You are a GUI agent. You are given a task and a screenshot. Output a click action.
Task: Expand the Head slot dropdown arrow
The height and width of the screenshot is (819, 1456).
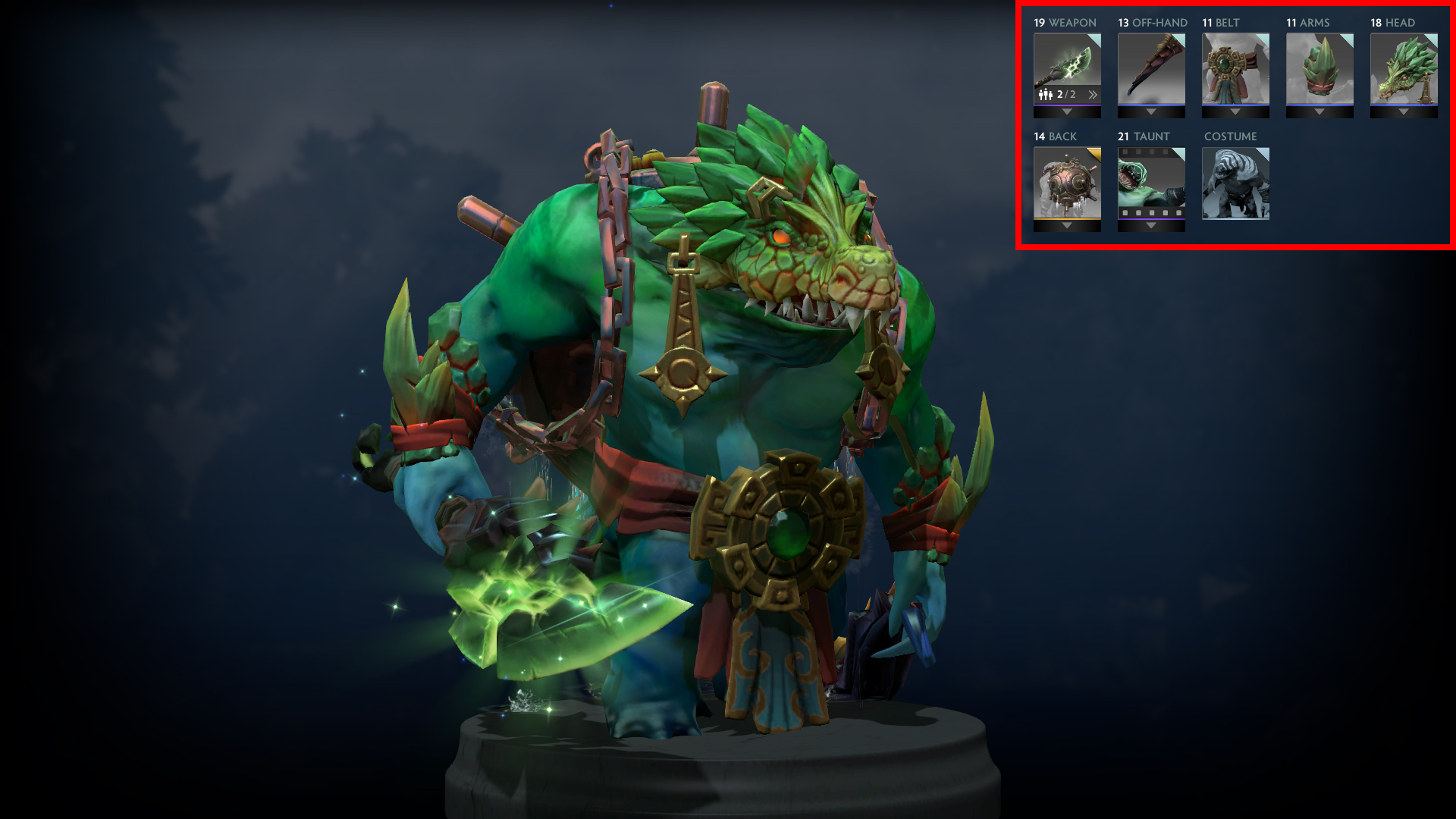pyautogui.click(x=1403, y=112)
